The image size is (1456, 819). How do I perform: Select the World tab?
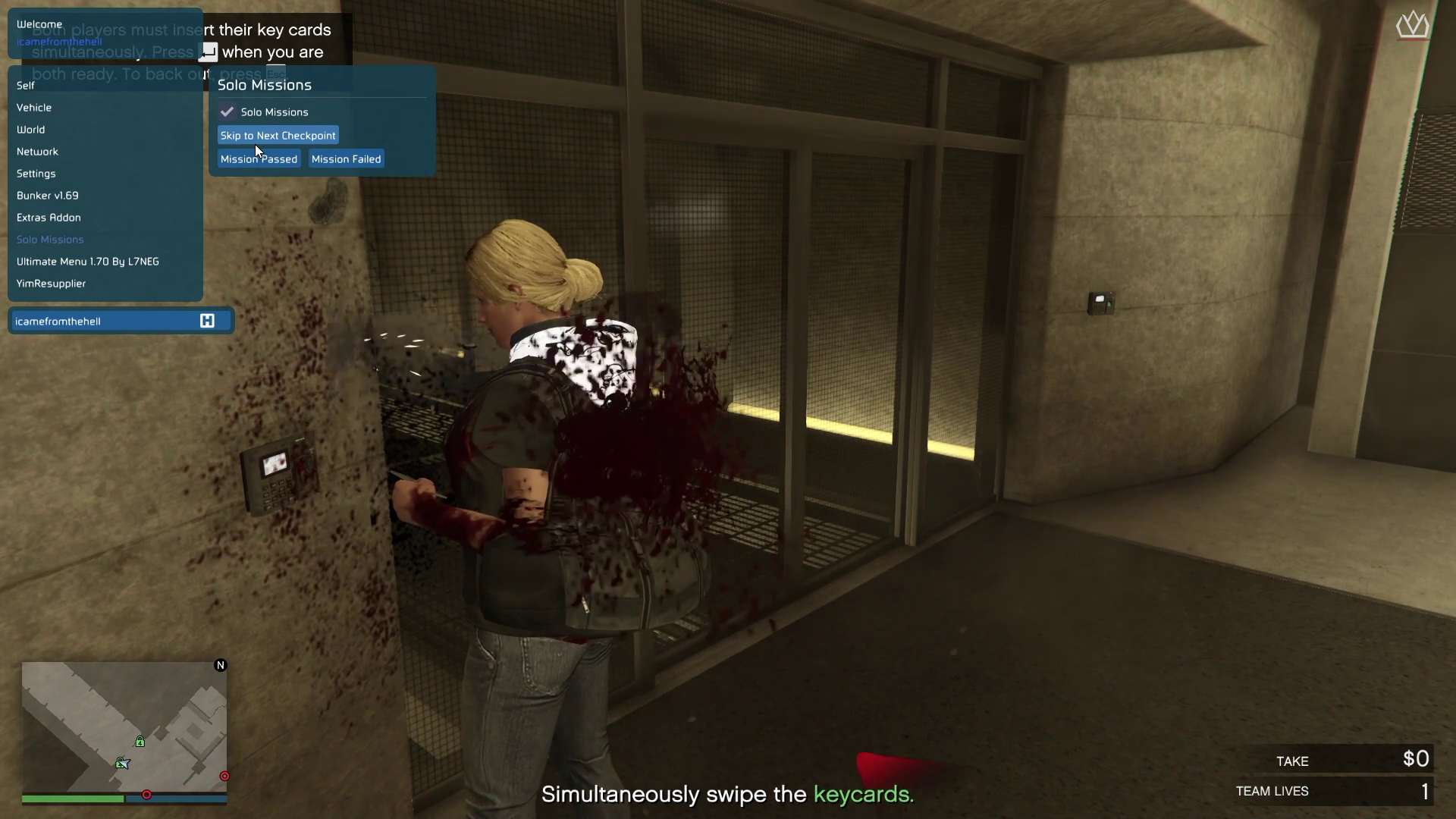[x=31, y=130]
